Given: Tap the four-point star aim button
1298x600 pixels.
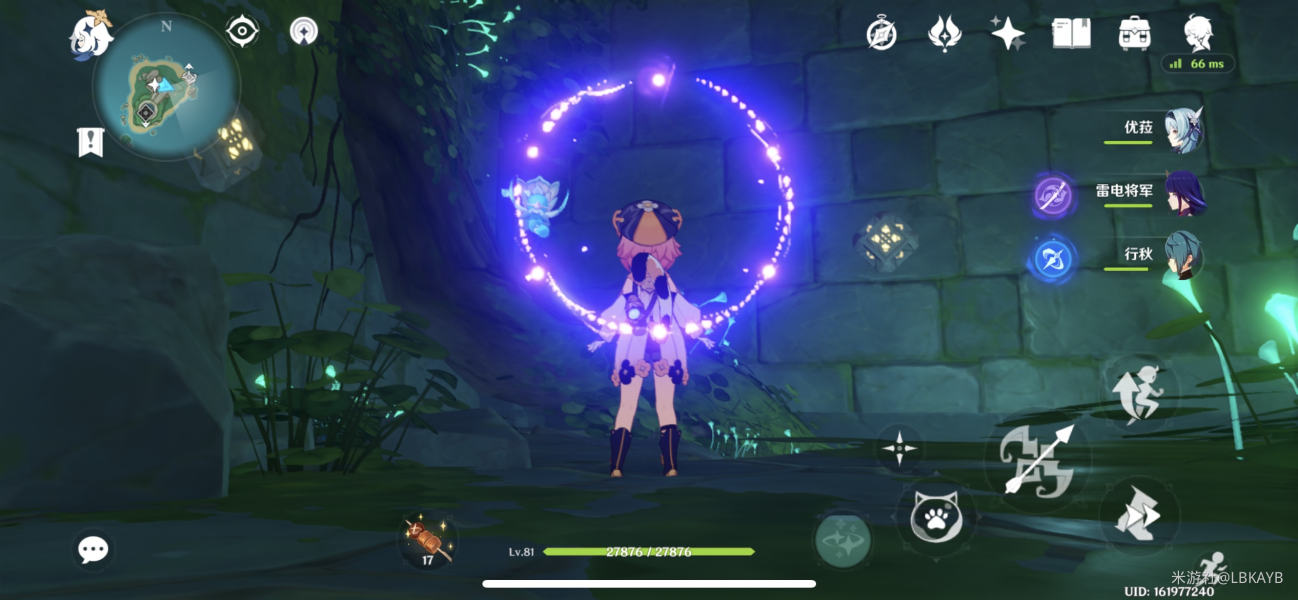Looking at the screenshot, I should tap(899, 448).
